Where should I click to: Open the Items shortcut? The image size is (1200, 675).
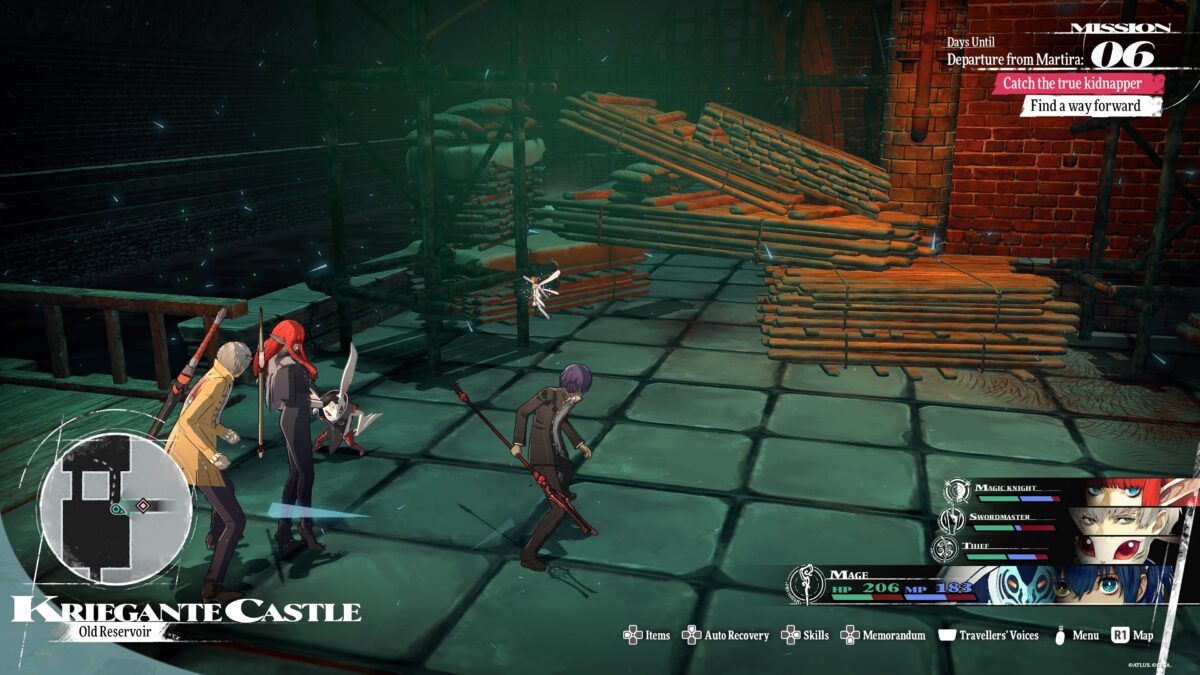[647, 635]
